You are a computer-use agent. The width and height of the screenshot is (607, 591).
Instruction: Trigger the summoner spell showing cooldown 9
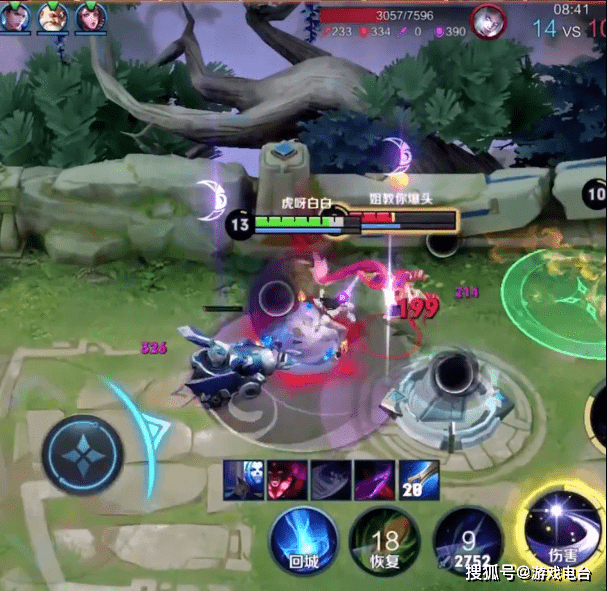coord(467,541)
